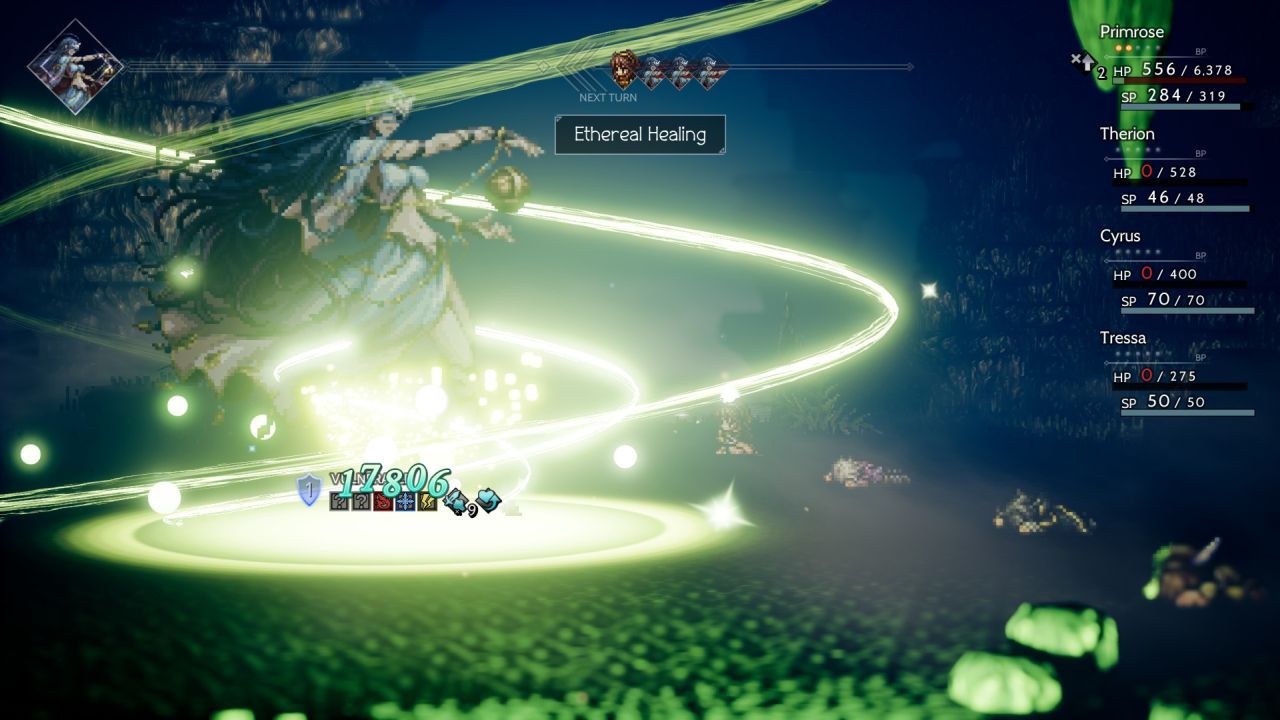Inspect the enemy's blue shield icon
Viewport: 1280px width, 720px height.
coord(310,490)
